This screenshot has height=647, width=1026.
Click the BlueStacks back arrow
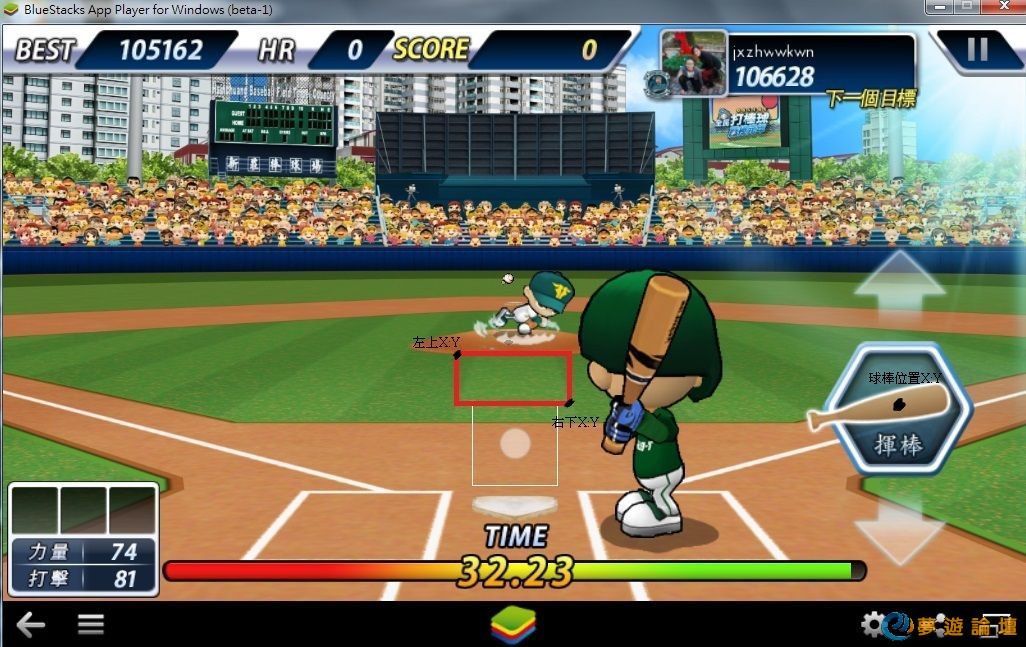click(x=30, y=625)
